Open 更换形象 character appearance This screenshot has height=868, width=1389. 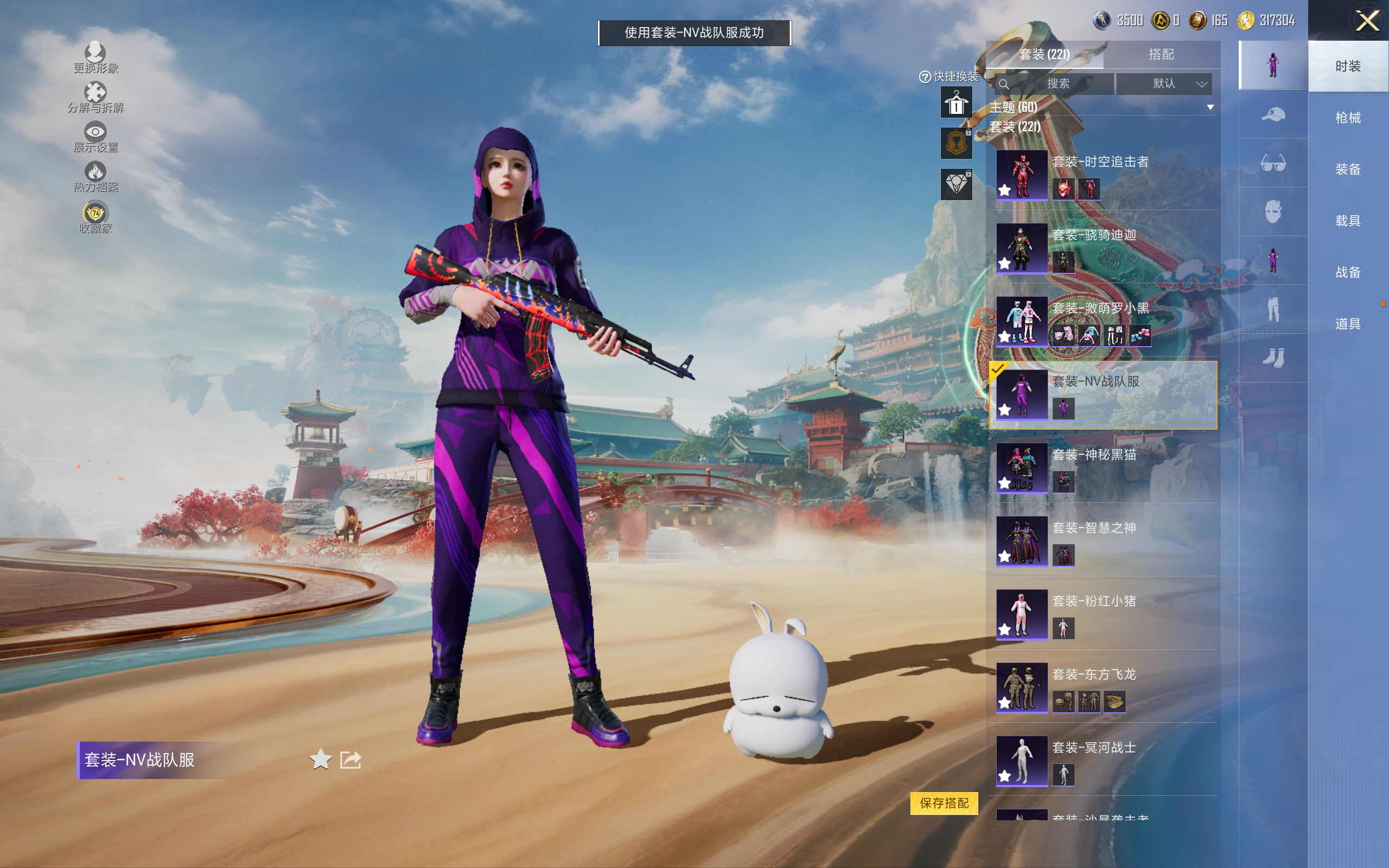pyautogui.click(x=95, y=58)
